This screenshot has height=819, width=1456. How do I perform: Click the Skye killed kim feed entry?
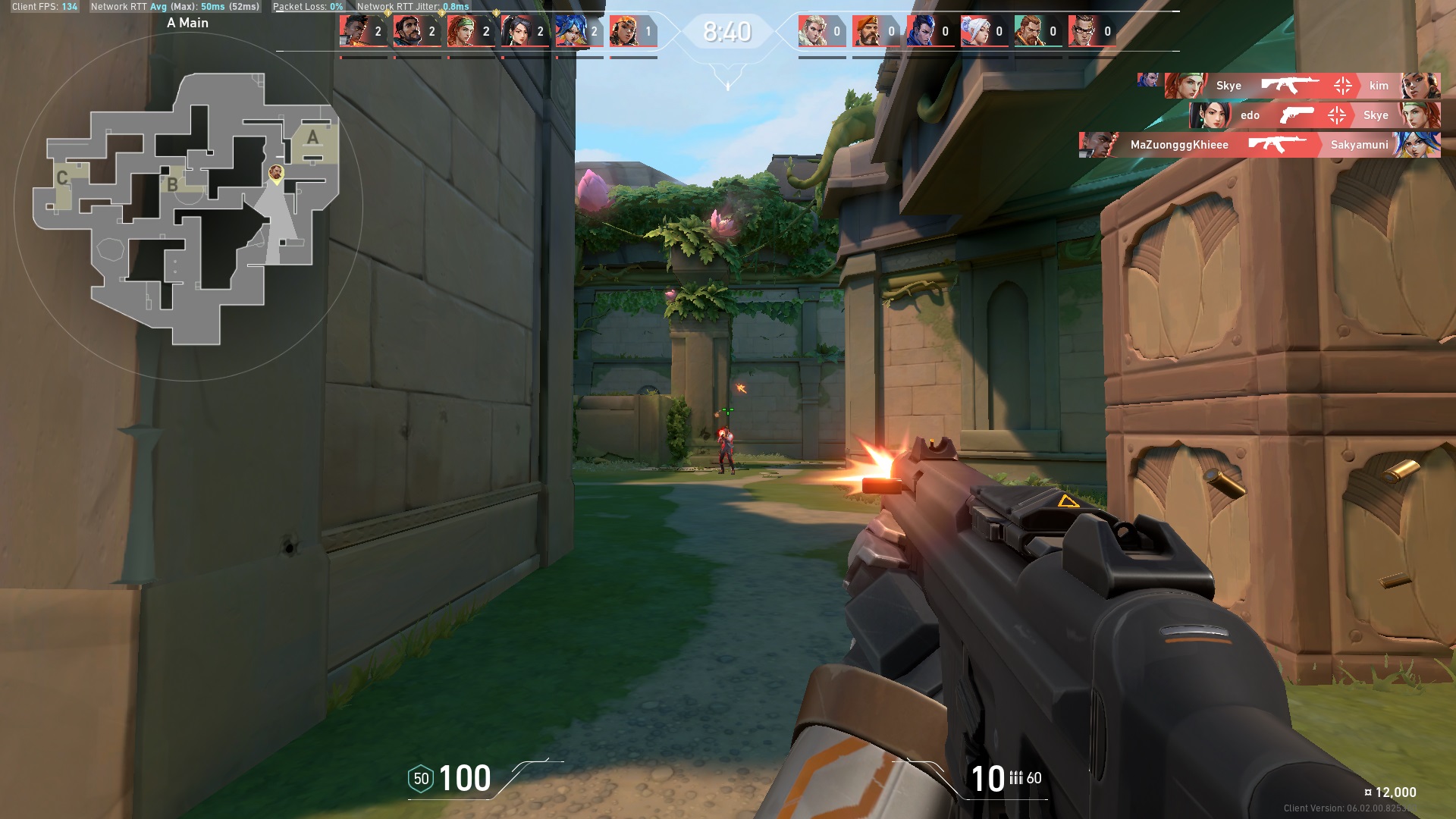click(1302, 86)
